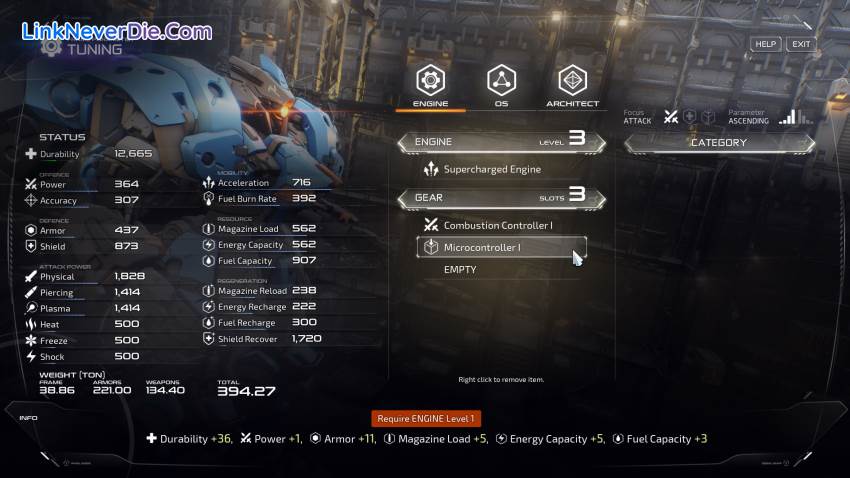The image size is (850, 478).
Task: Open the Category selector
Action: 719,143
